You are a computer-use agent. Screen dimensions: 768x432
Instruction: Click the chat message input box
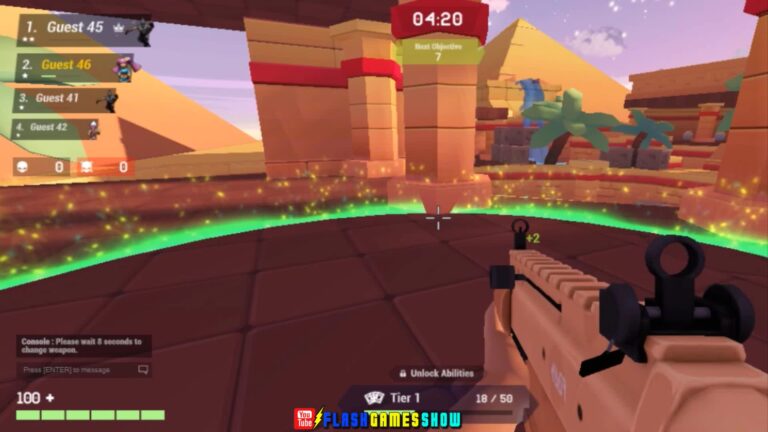coord(85,370)
